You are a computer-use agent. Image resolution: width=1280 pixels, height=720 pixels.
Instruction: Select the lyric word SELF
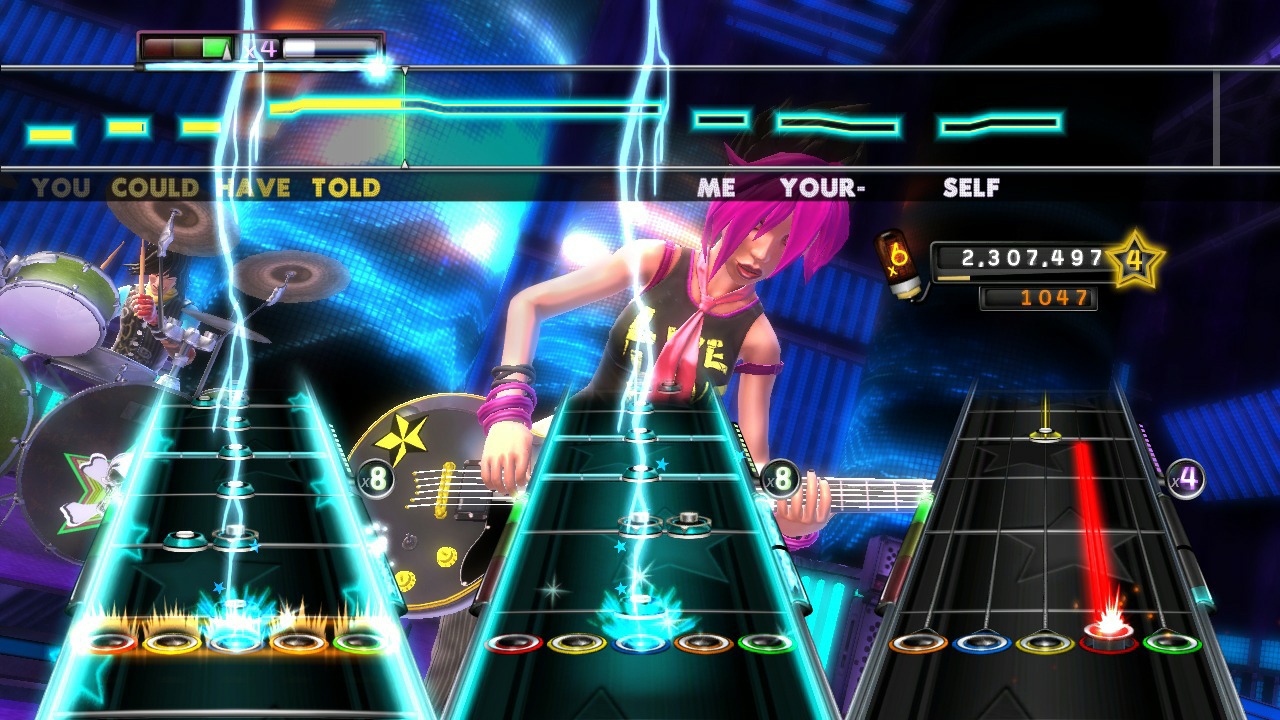click(971, 187)
